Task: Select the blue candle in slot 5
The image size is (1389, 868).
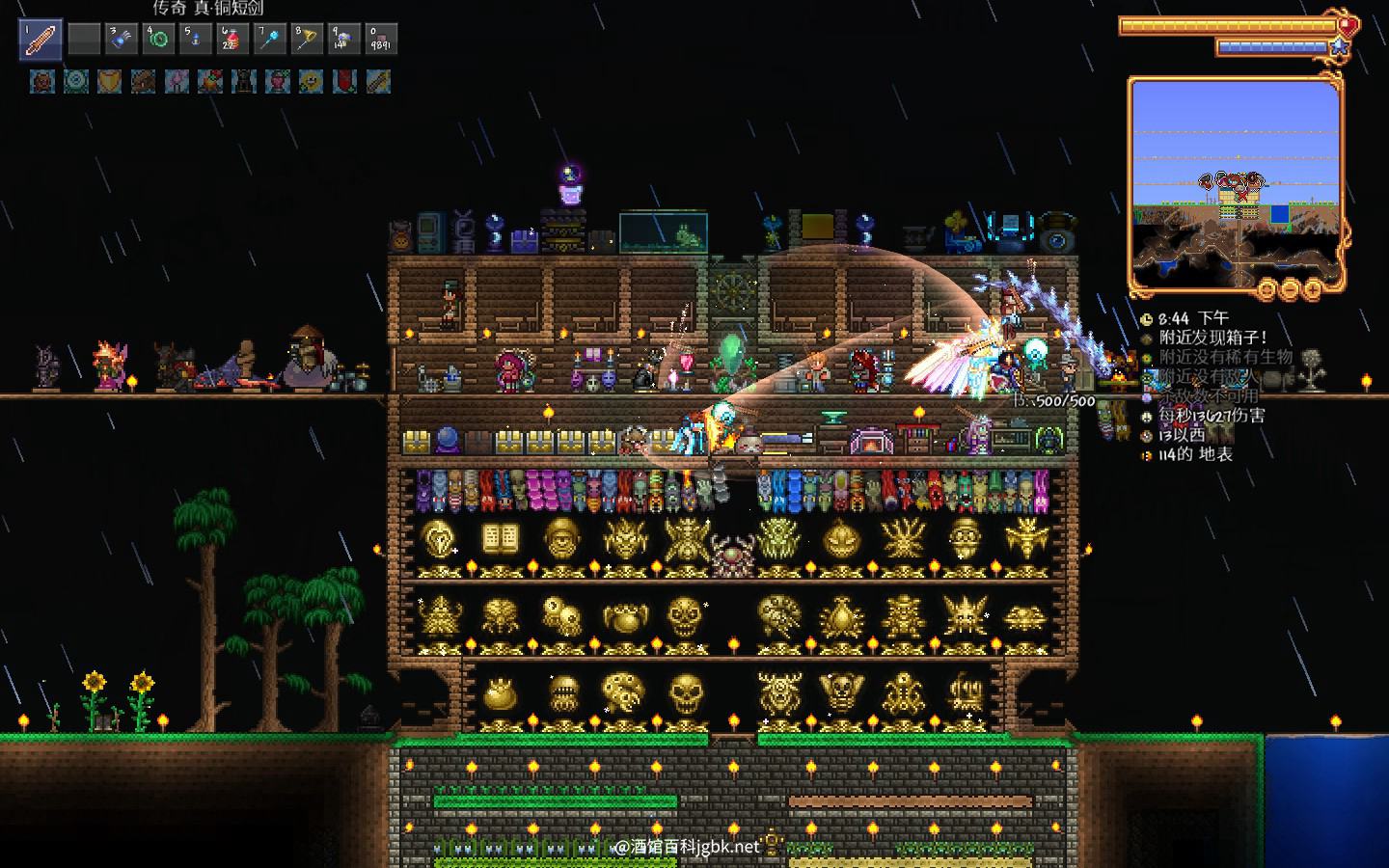Action: point(196,40)
